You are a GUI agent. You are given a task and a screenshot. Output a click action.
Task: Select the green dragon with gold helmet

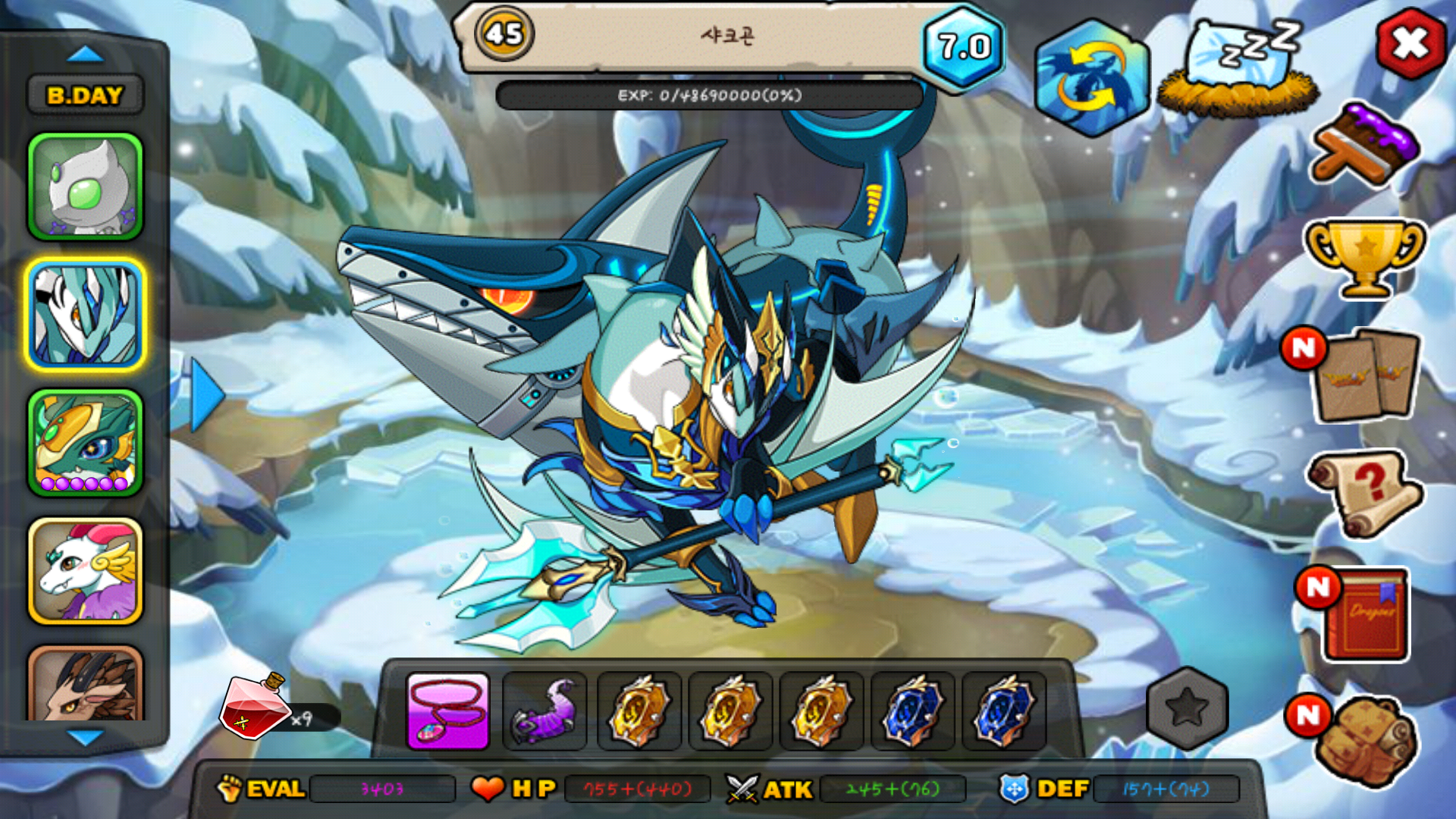(86, 444)
